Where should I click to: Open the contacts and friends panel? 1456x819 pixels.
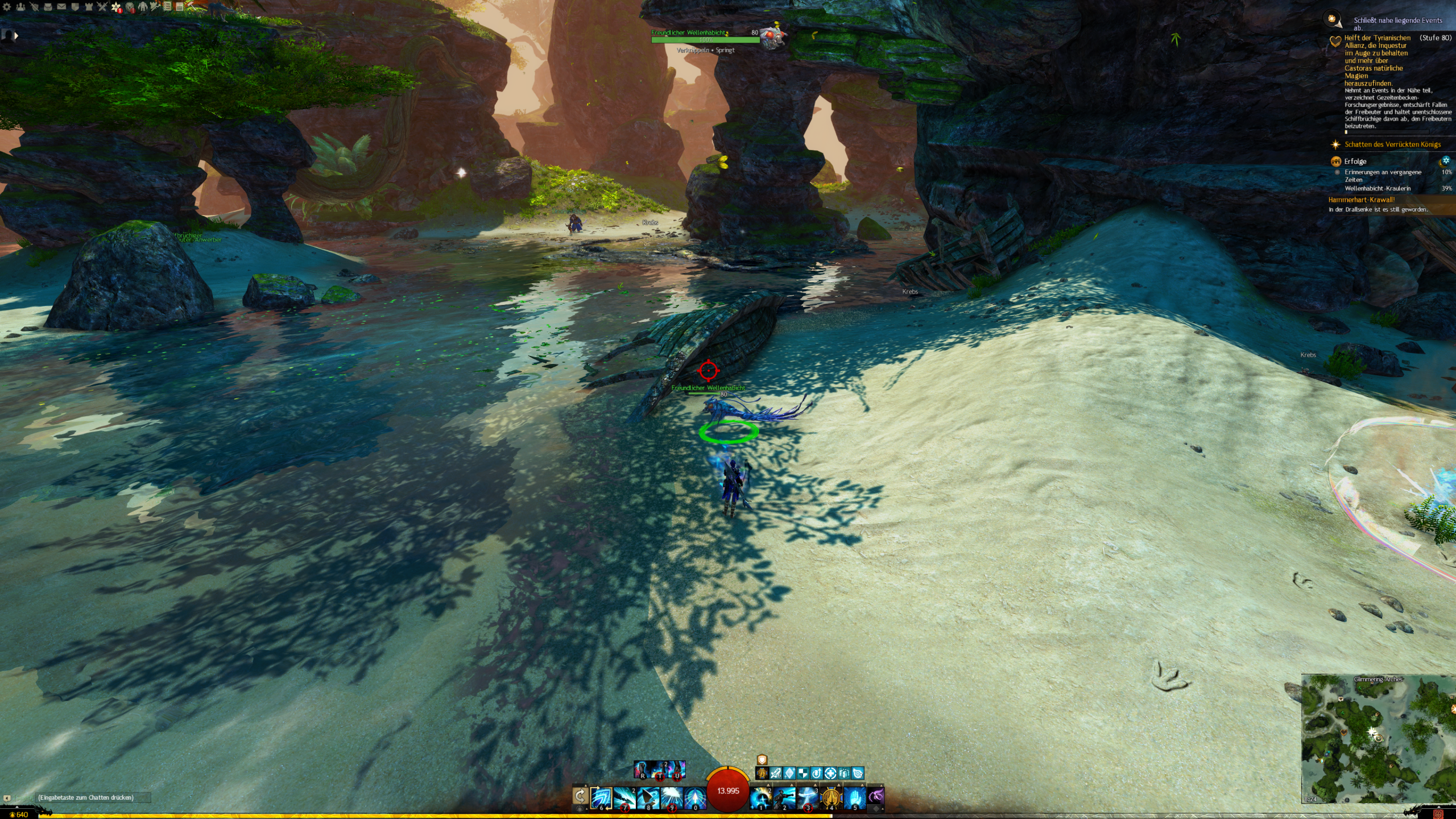click(21, 7)
